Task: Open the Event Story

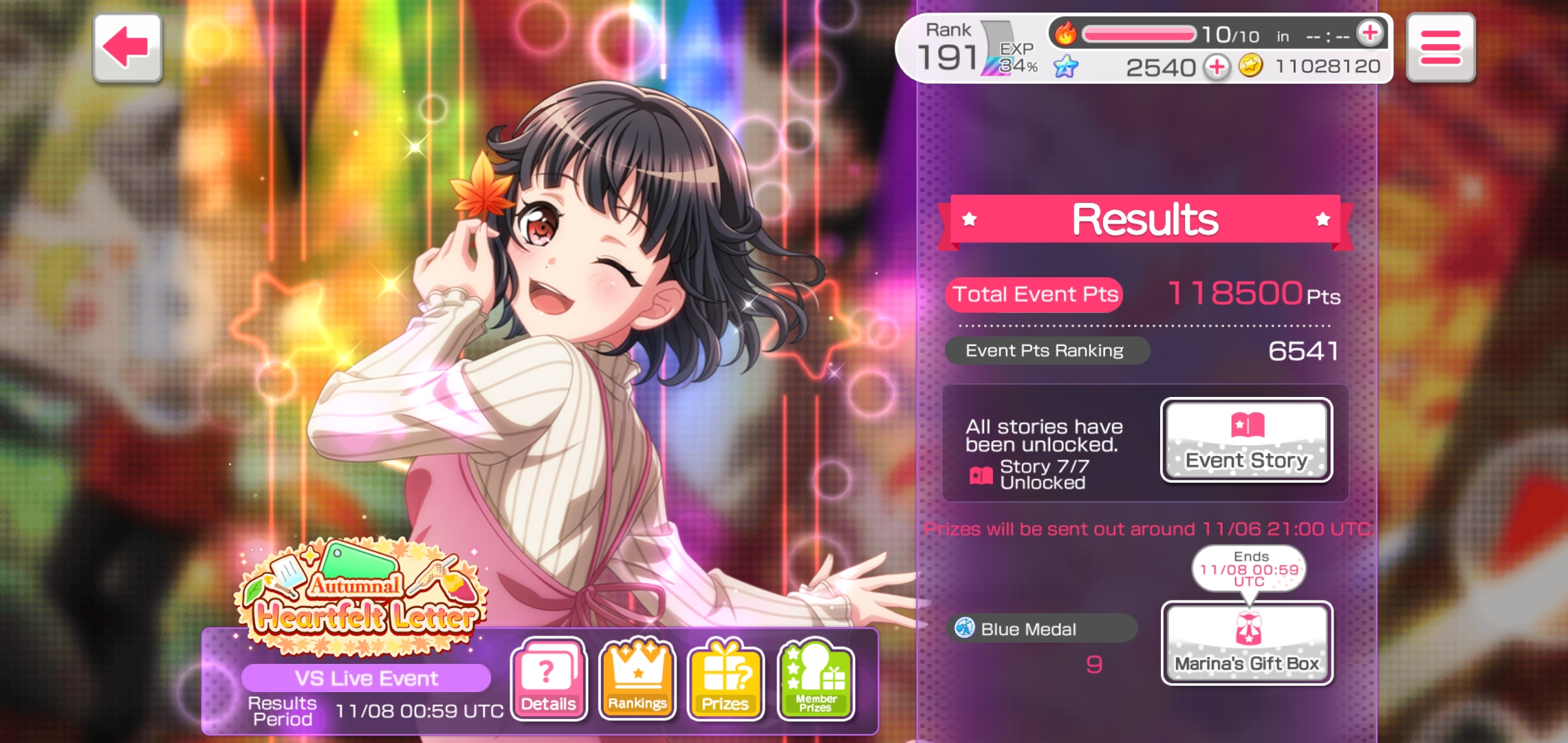Action: click(1246, 441)
